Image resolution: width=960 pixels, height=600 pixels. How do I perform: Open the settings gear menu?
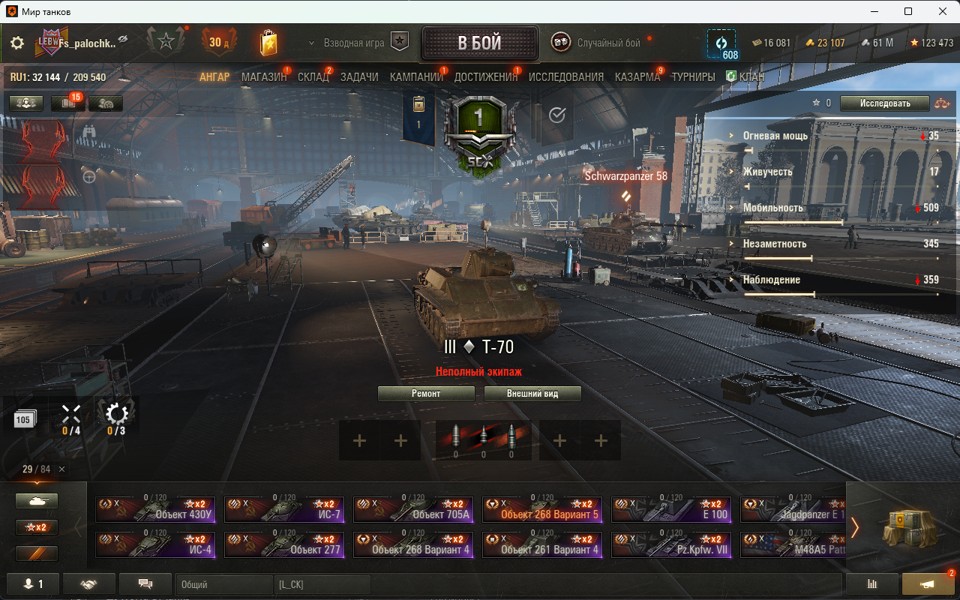pyautogui.click(x=17, y=43)
